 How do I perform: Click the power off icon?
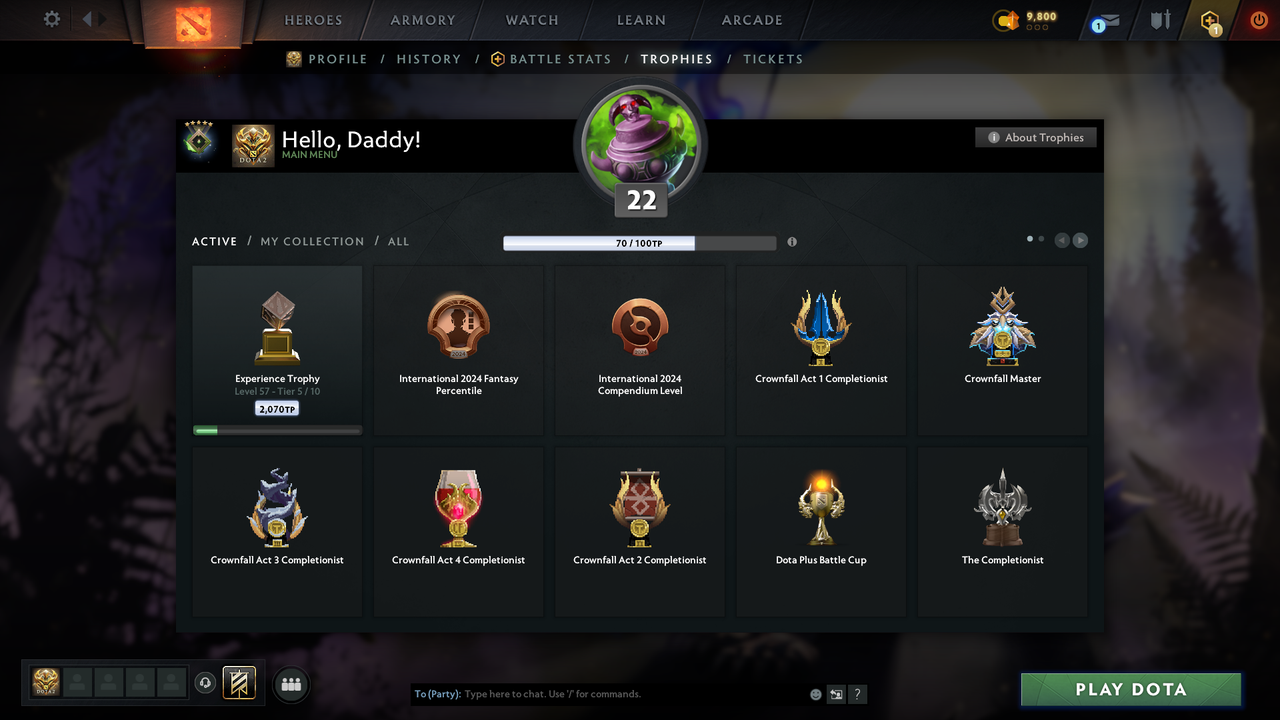pyautogui.click(x=1258, y=20)
